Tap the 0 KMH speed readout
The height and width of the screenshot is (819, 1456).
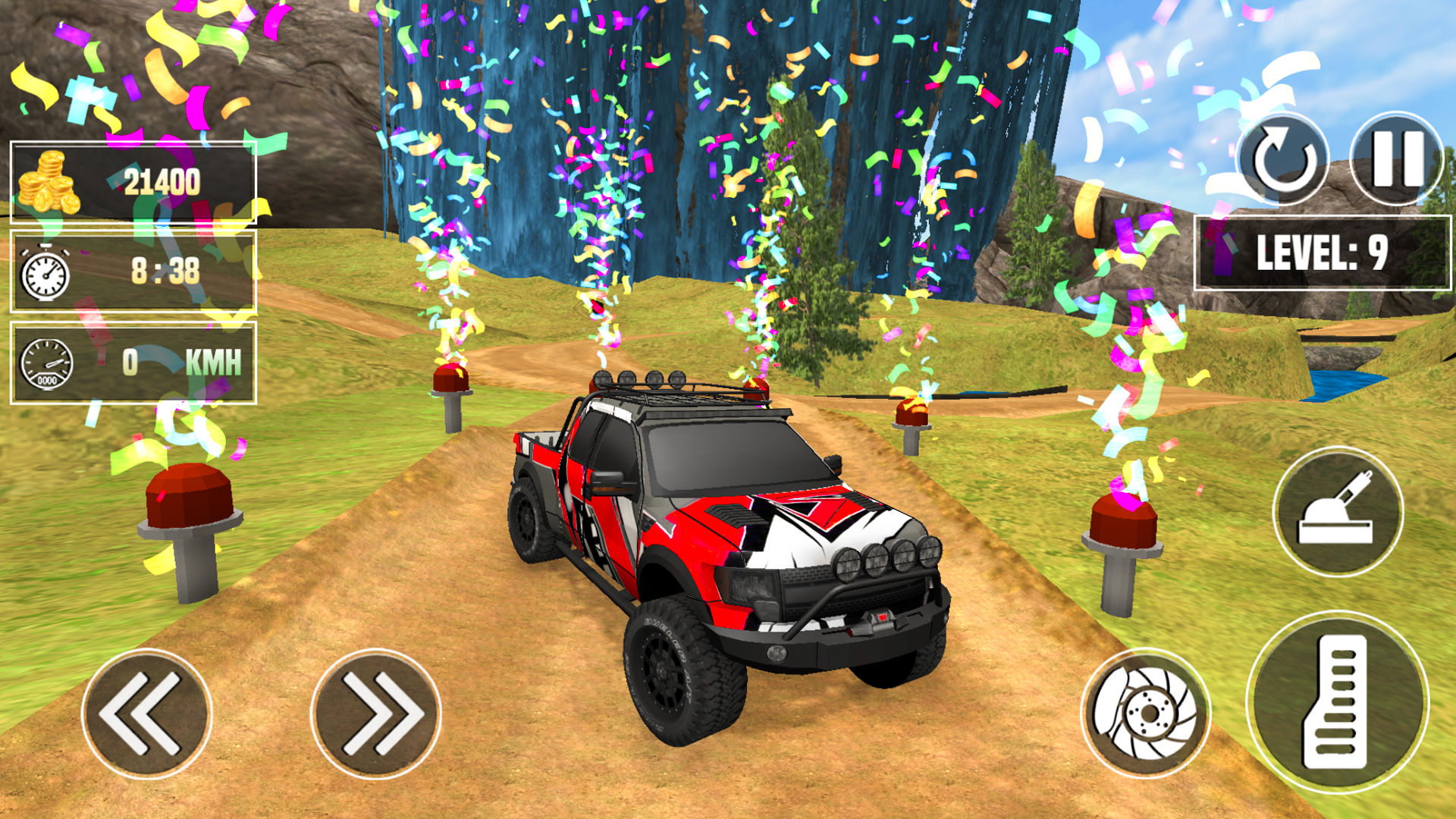[182, 363]
